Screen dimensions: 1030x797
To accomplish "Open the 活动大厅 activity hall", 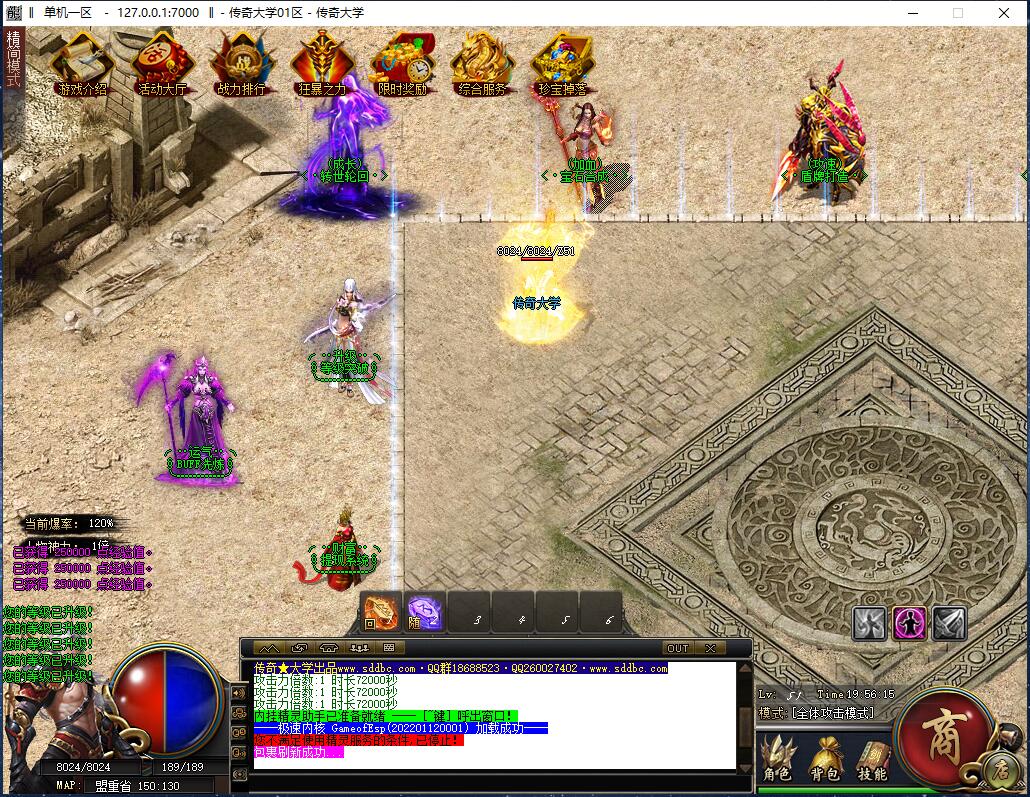I will pyautogui.click(x=162, y=63).
